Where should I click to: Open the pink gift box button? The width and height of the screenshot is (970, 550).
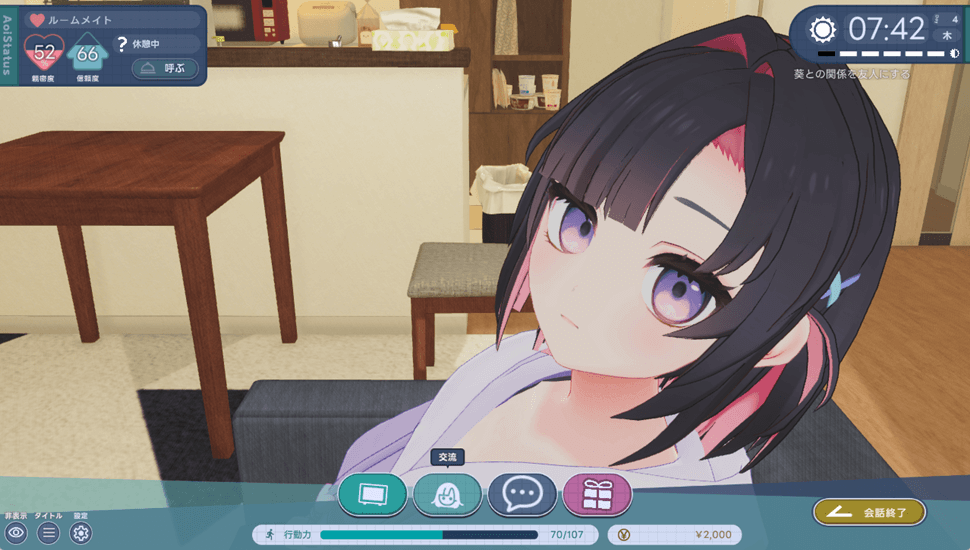coord(597,494)
